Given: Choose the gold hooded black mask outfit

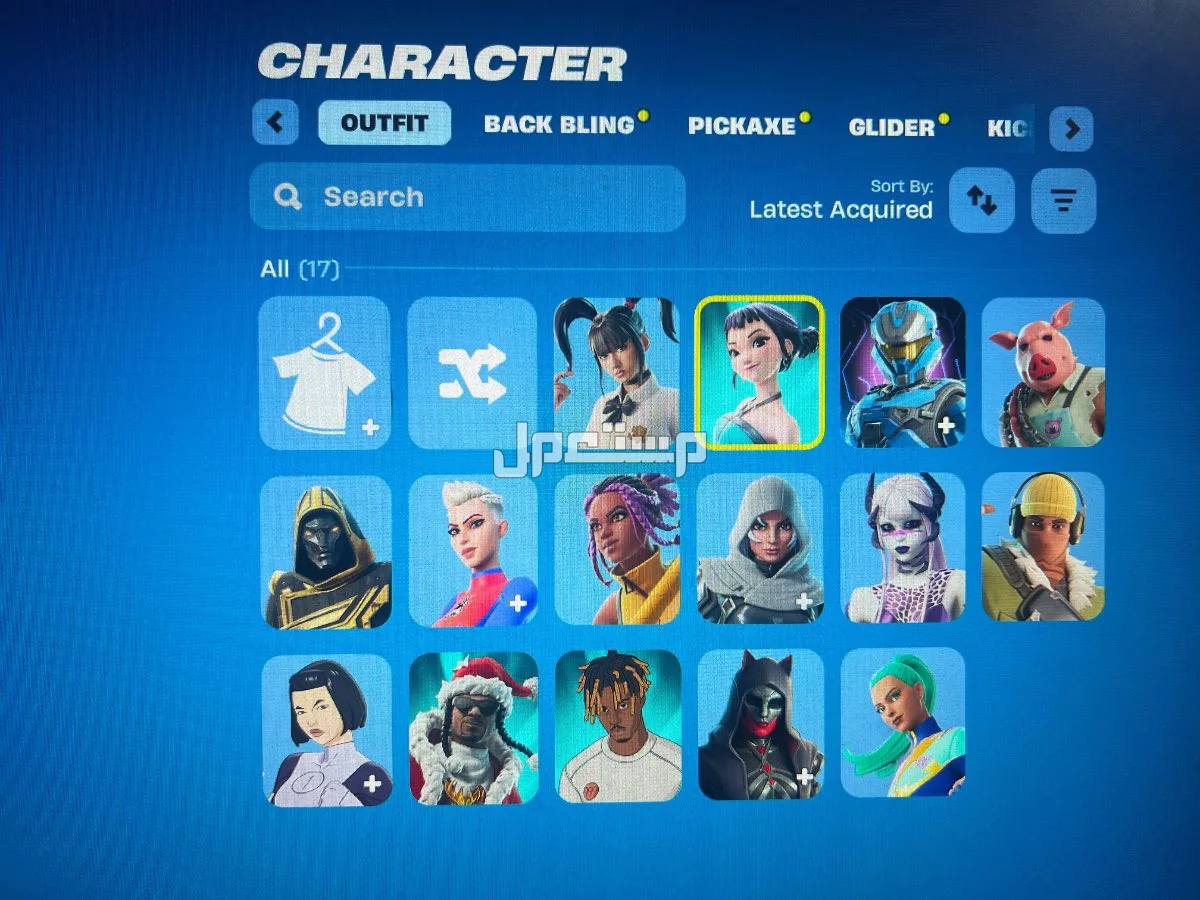Looking at the screenshot, I should pyautogui.click(x=326, y=552).
